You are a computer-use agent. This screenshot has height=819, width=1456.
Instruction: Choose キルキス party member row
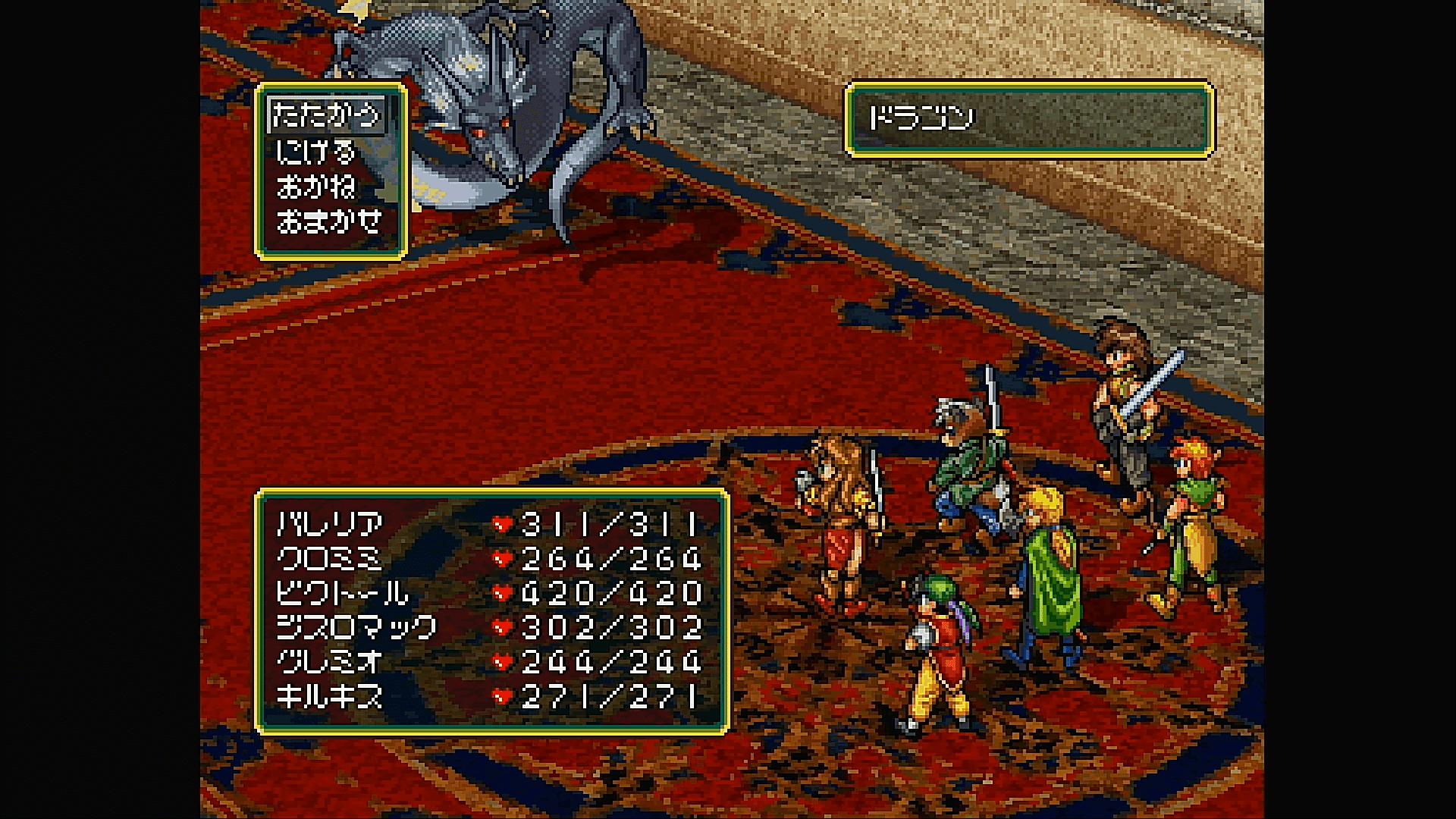tap(329, 697)
